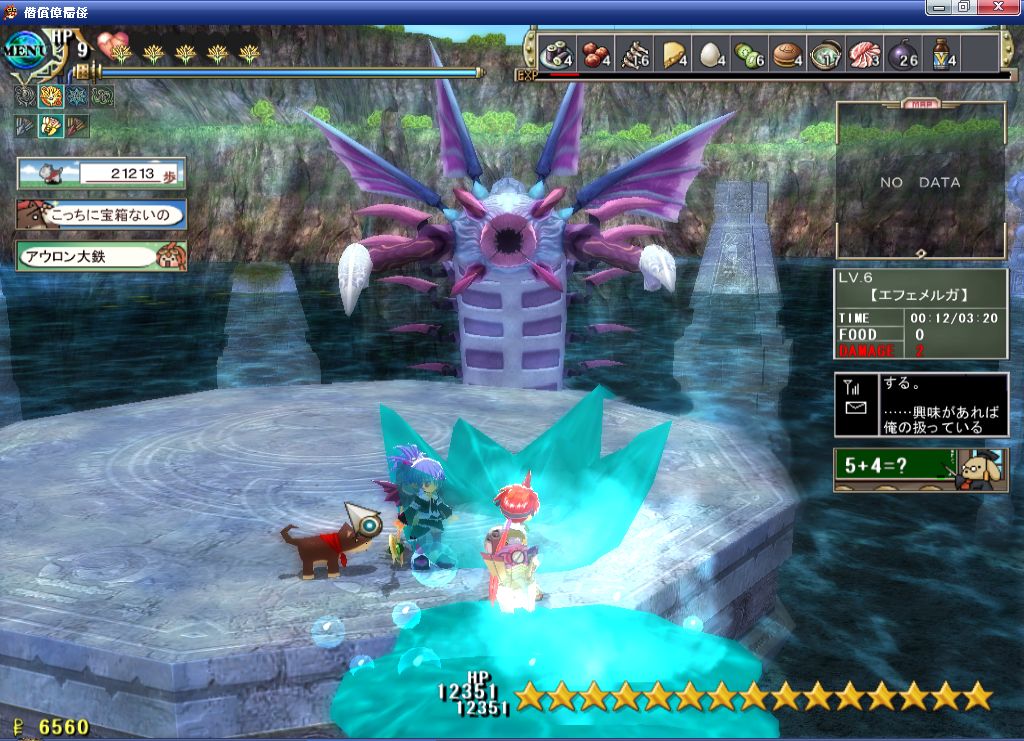This screenshot has height=741, width=1024.
Task: Select the blue snowflake skill icon
Action: coord(76,97)
